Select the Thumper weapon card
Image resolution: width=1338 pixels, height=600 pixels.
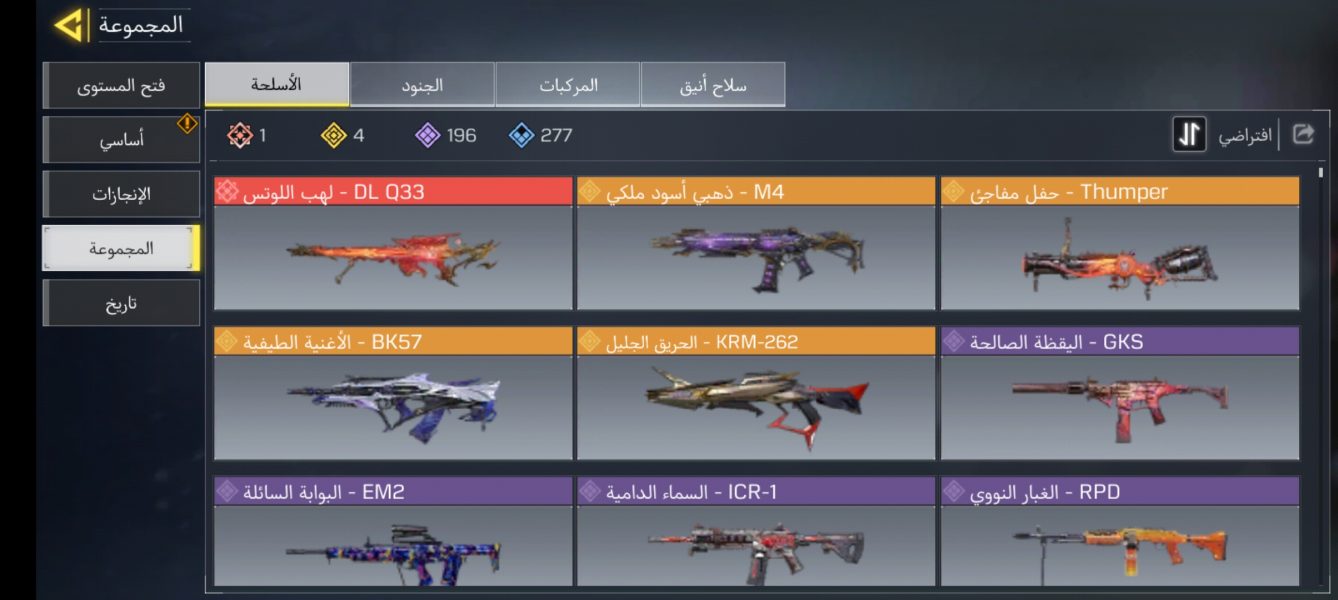coord(1120,244)
